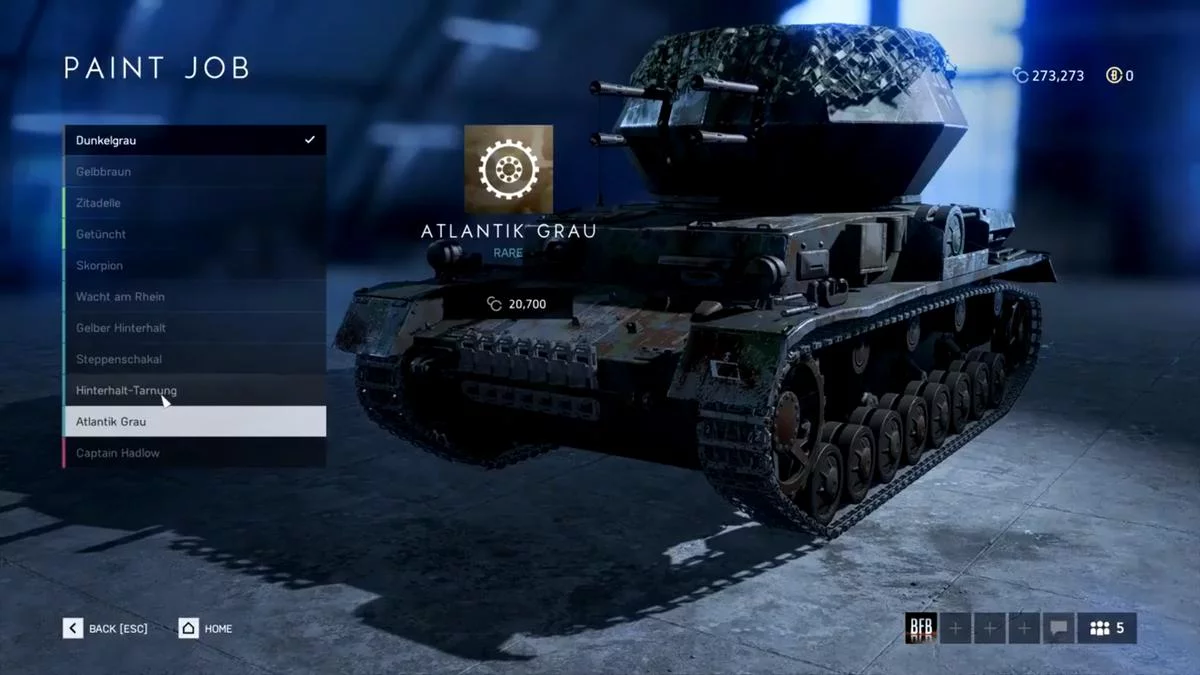Choose the Captain Hadlow paint job
The image size is (1200, 675).
[195, 453]
